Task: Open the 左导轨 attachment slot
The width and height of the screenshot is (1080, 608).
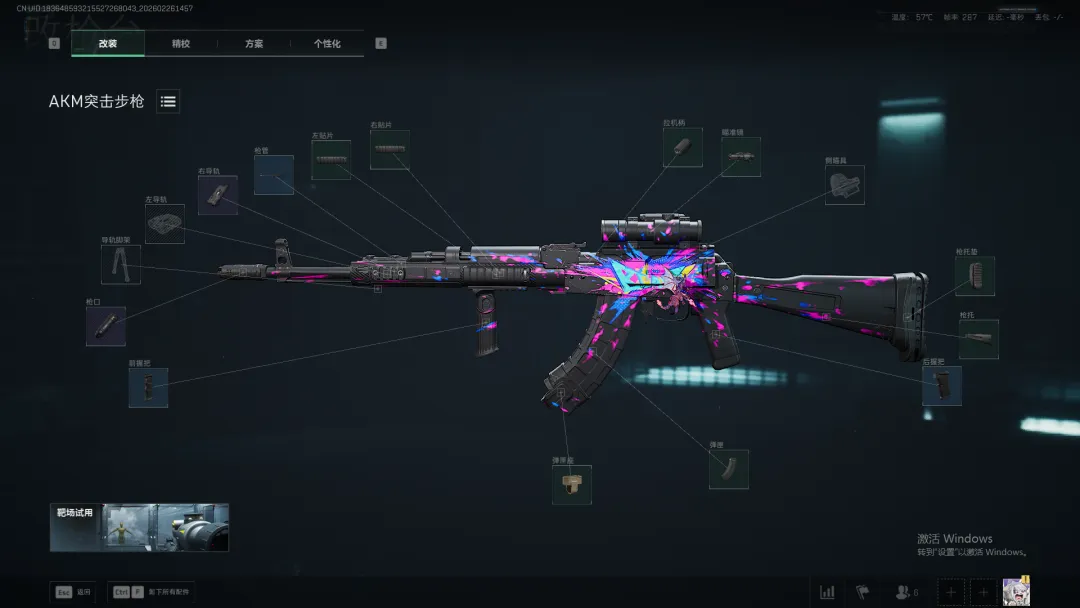Action: click(x=164, y=224)
